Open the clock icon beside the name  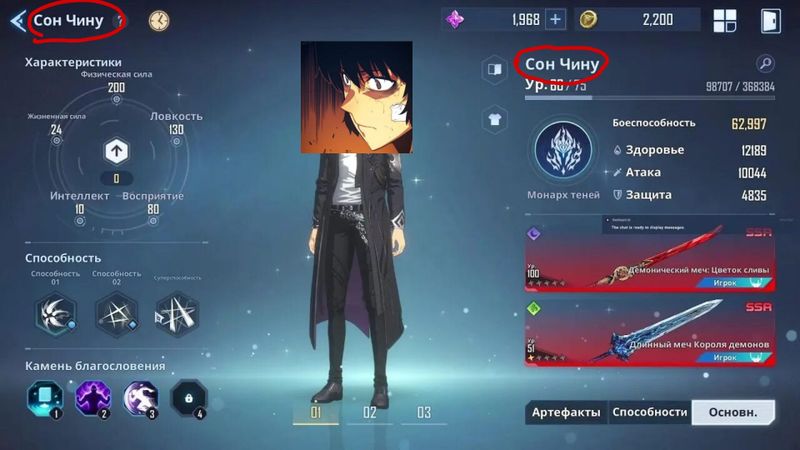click(x=159, y=20)
